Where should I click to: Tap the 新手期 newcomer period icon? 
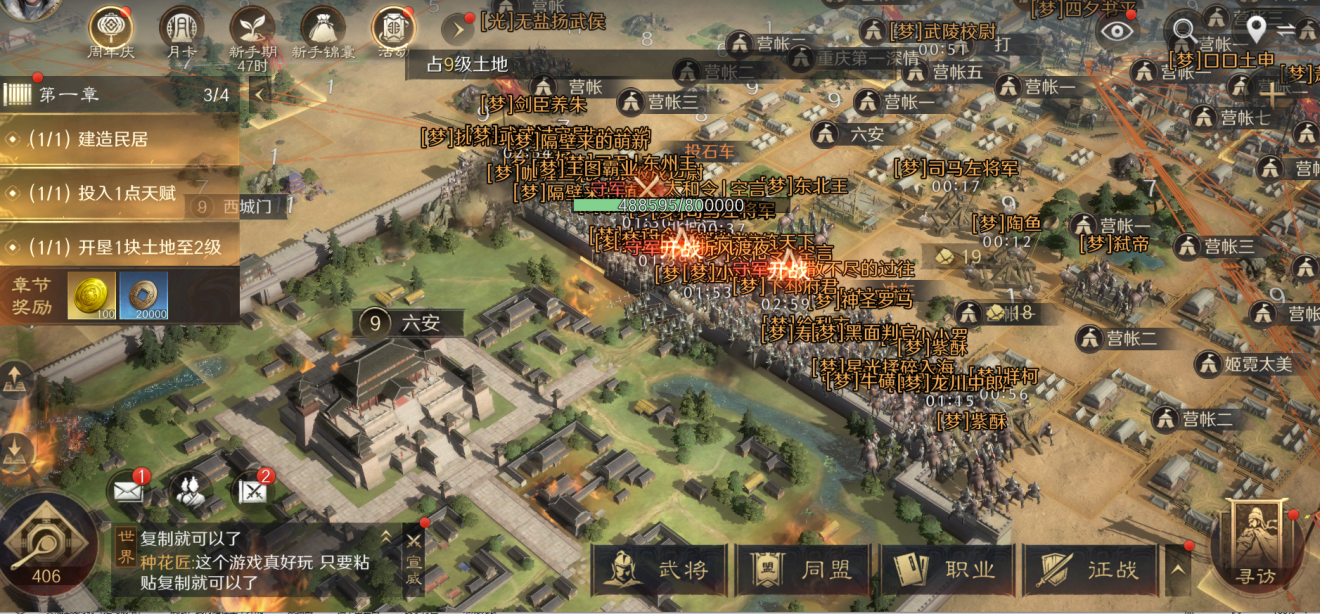pos(252,30)
